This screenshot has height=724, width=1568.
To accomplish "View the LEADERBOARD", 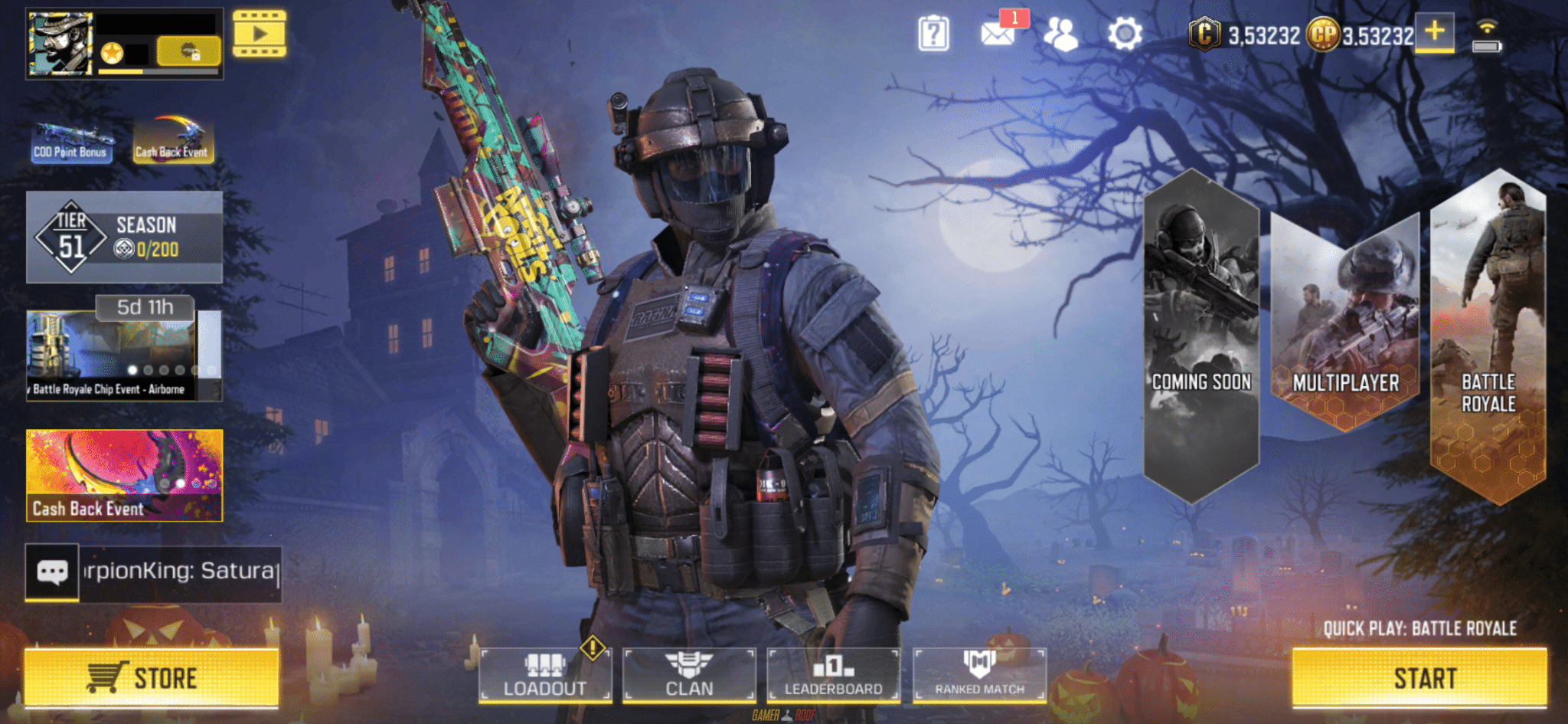I will (x=833, y=675).
